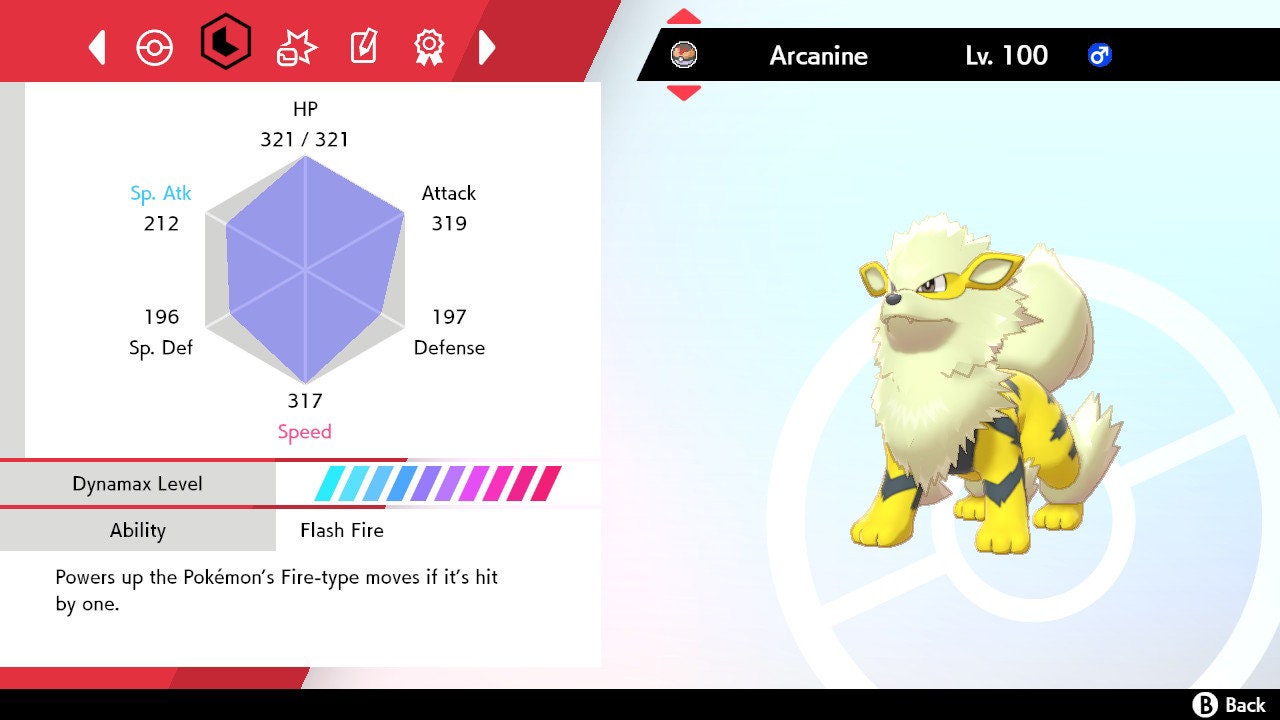Viewport: 1280px width, 720px height.
Task: Click the right arrow in the tab bar
Action: coord(489,44)
